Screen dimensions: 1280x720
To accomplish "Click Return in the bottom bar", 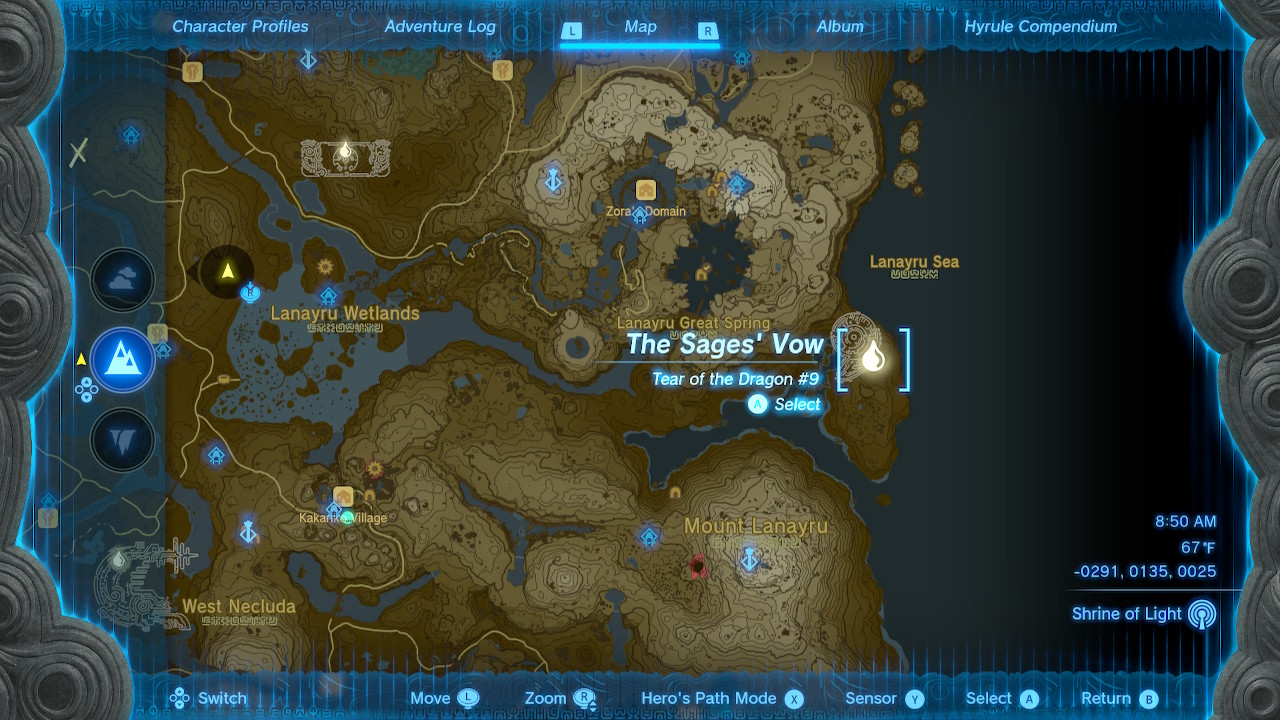I will 1118,698.
